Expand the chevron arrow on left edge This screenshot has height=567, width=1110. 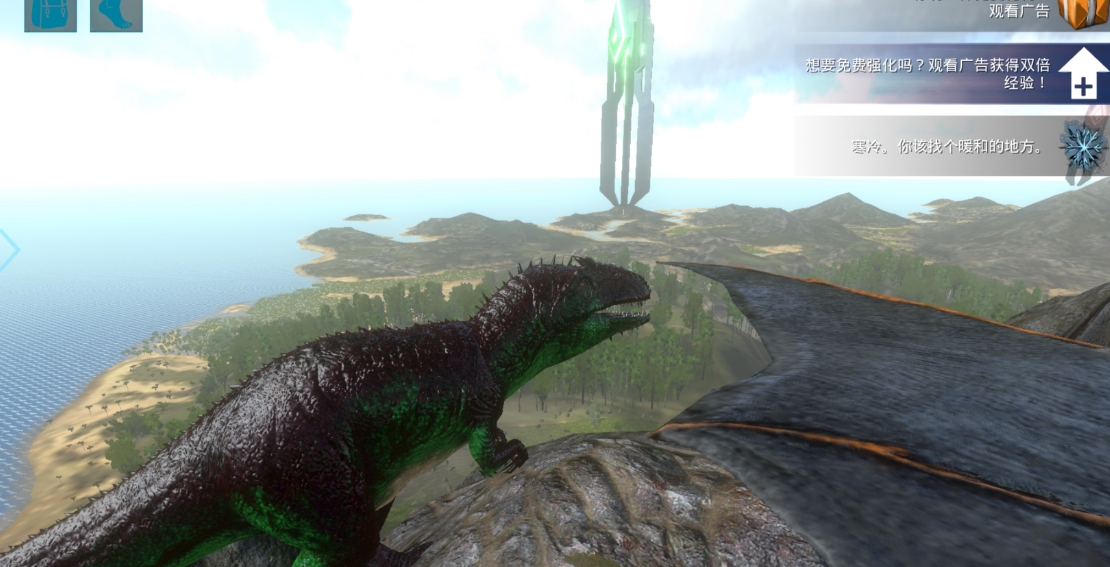(x=8, y=251)
